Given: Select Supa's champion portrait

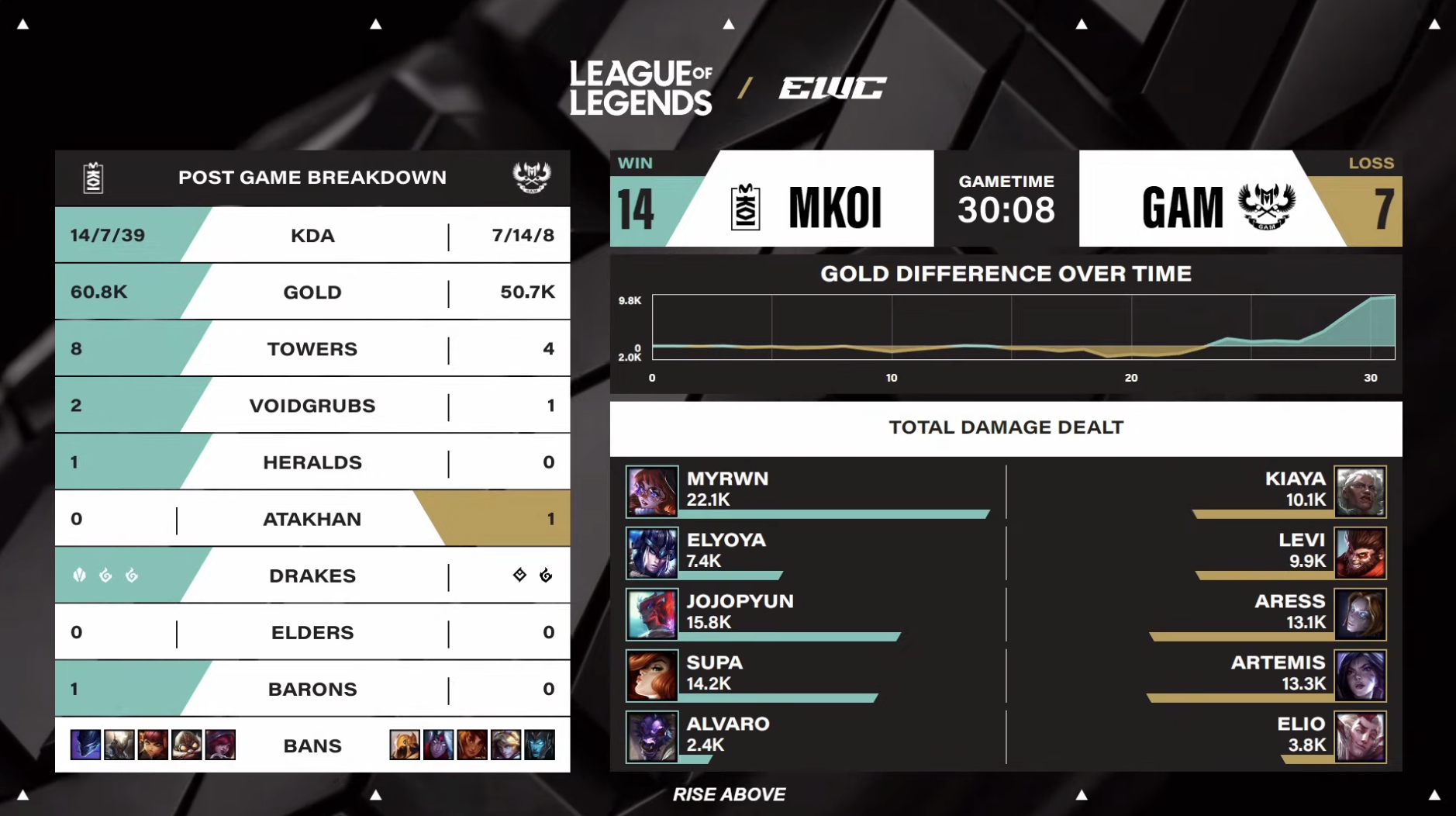Looking at the screenshot, I should [x=652, y=676].
